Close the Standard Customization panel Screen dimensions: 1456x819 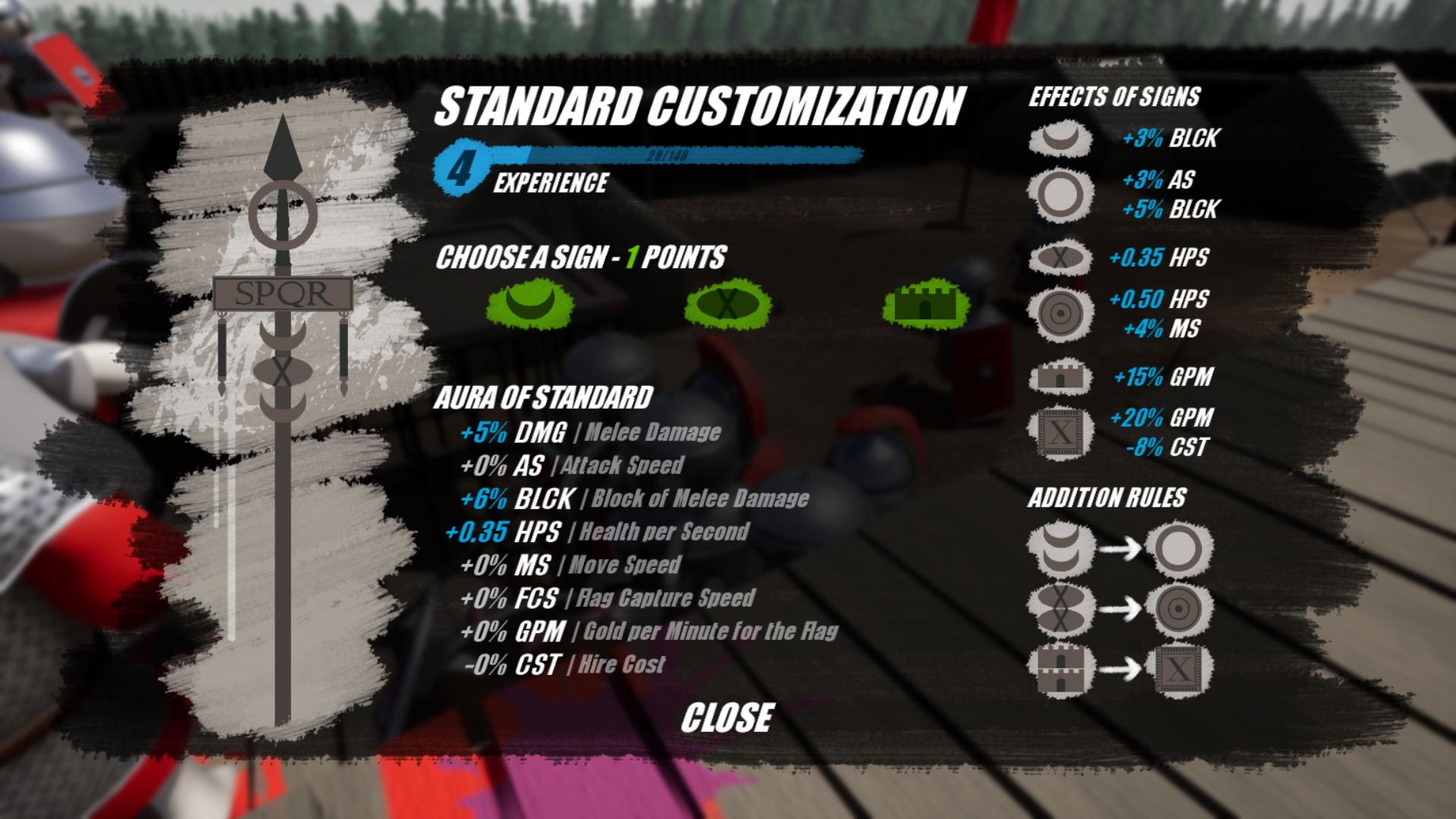(x=727, y=717)
